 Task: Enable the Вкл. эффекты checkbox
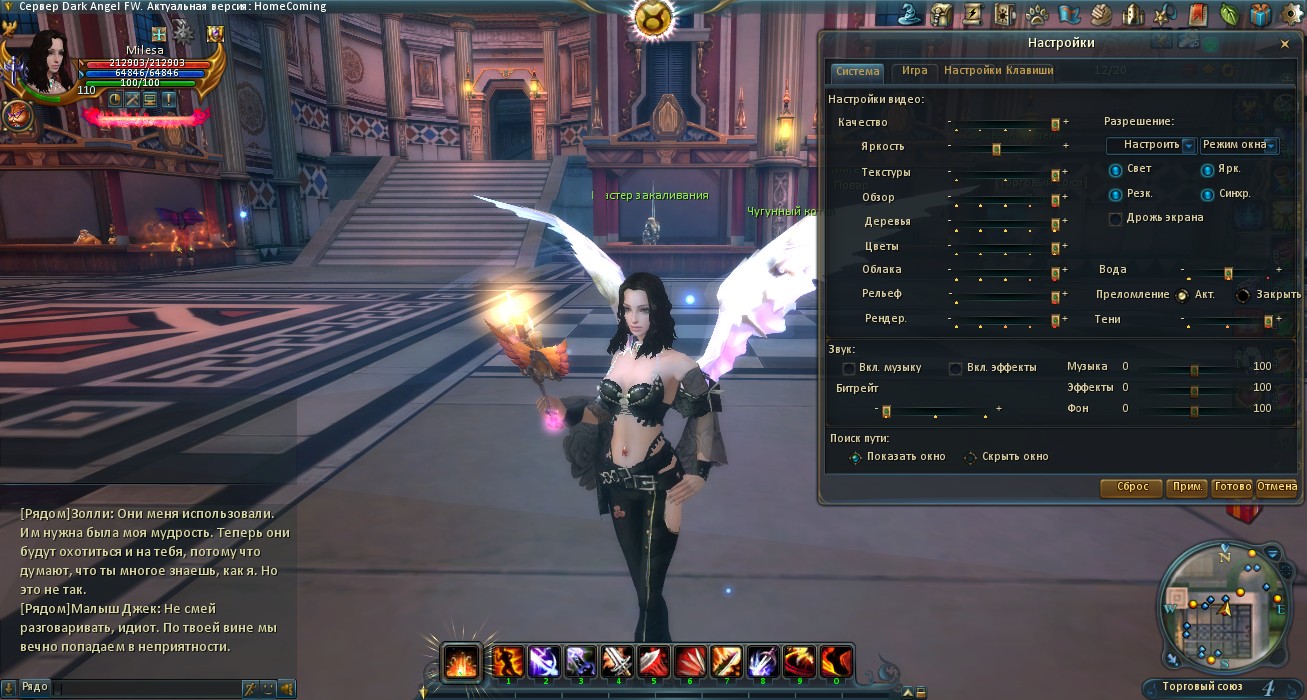tap(956, 368)
